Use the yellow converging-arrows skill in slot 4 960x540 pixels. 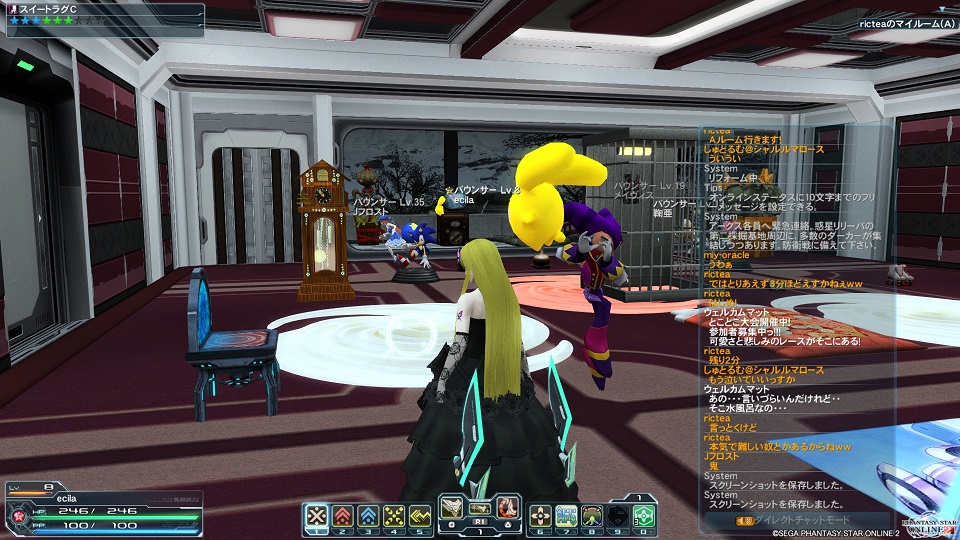click(x=394, y=516)
